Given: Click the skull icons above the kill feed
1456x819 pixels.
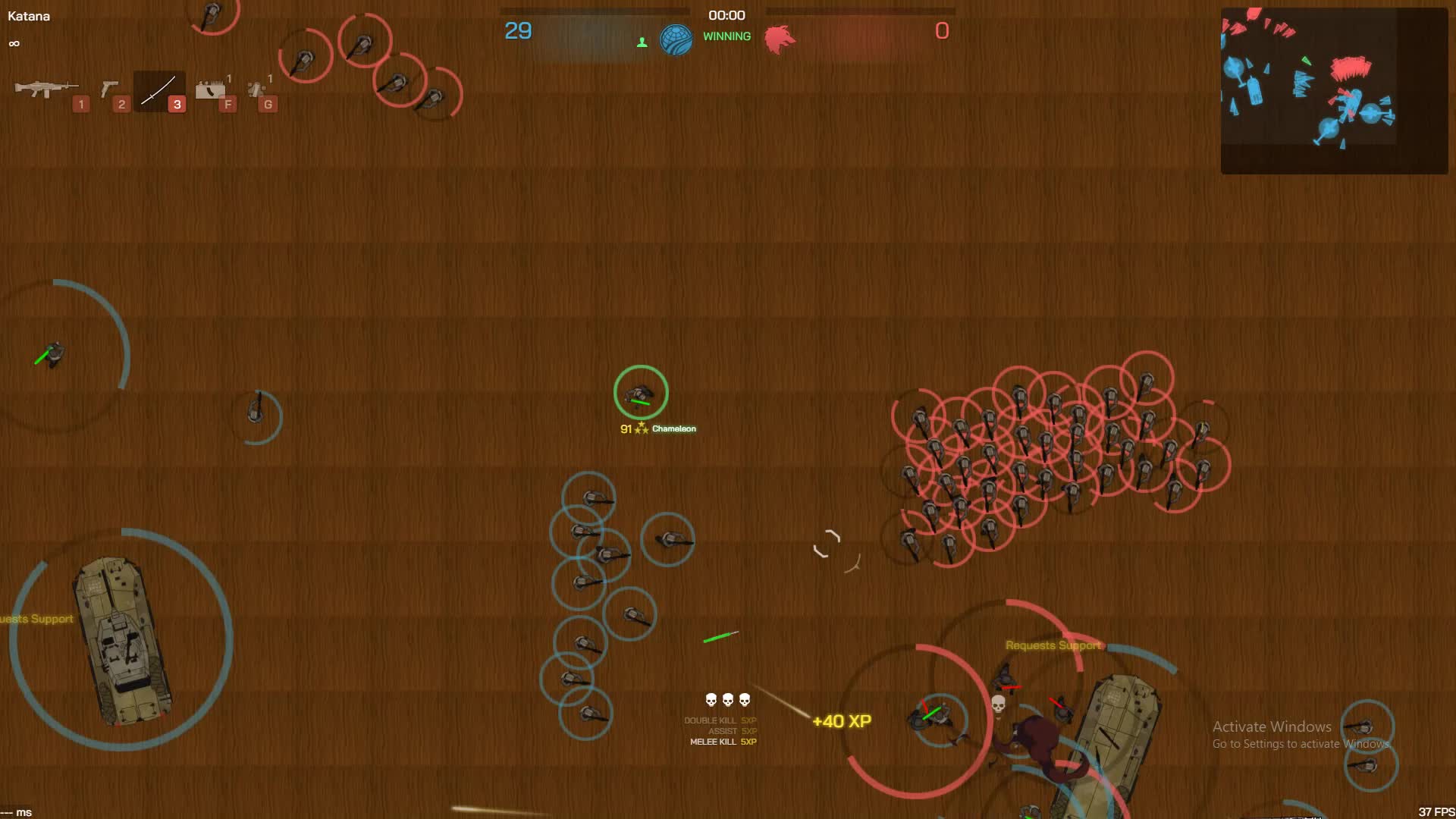Looking at the screenshot, I should tap(726, 699).
